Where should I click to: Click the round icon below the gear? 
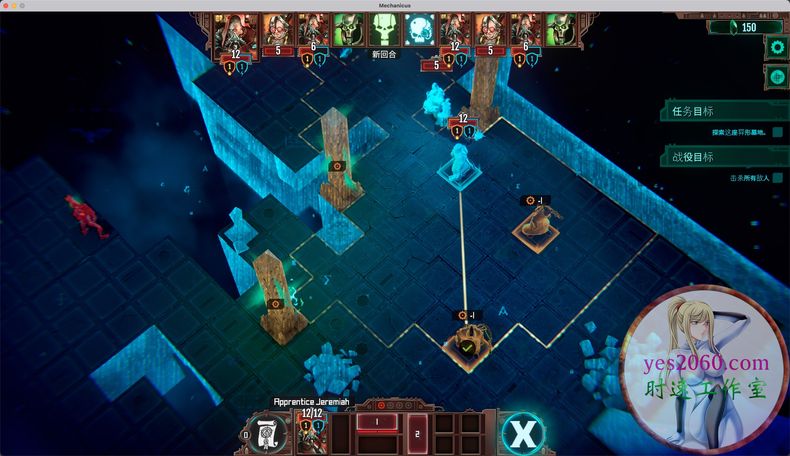[x=776, y=76]
